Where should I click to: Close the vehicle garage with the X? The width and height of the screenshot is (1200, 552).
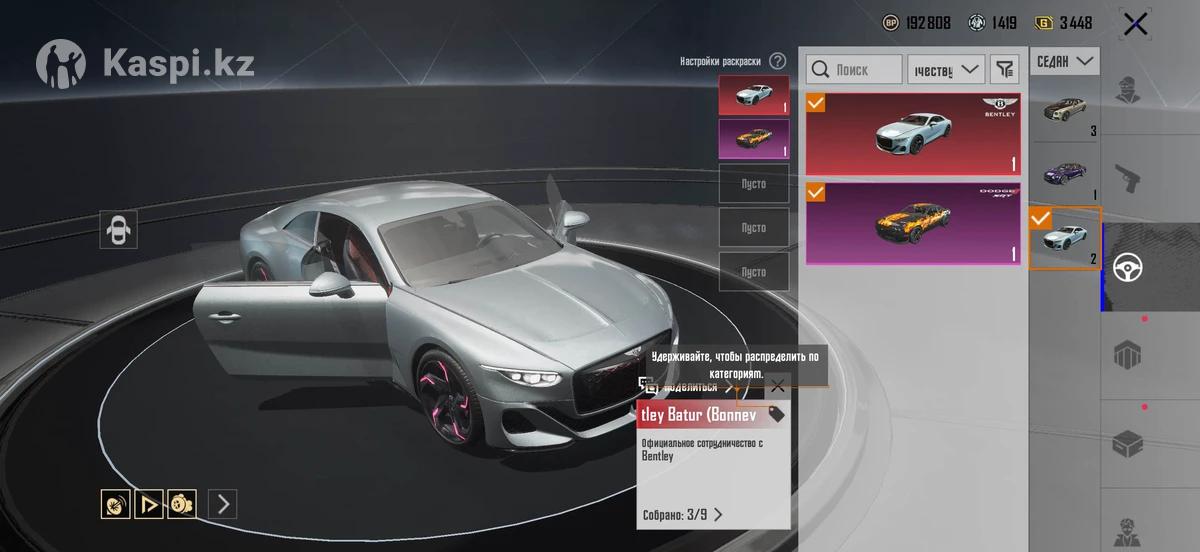click(1135, 24)
